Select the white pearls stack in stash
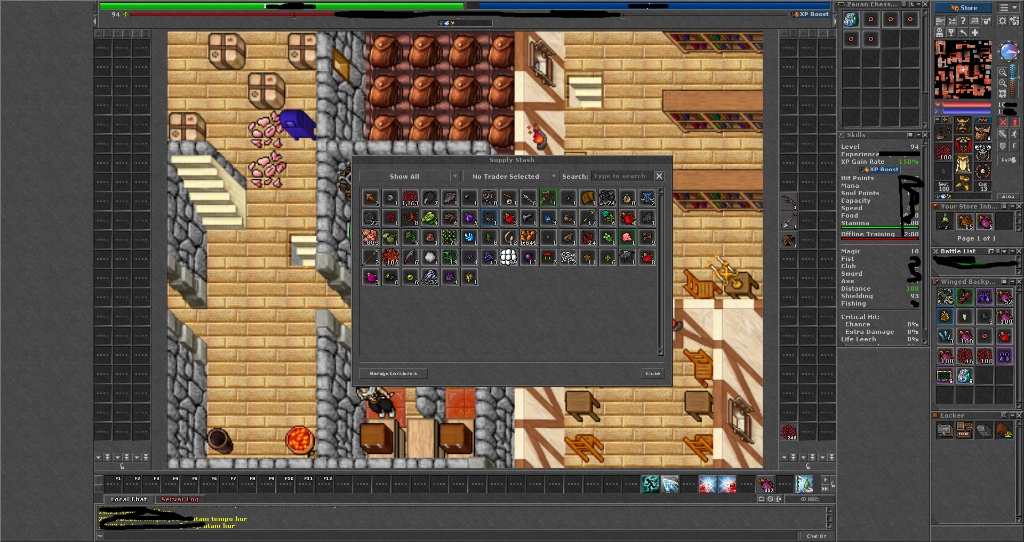The image size is (1024, 542). coord(508,257)
